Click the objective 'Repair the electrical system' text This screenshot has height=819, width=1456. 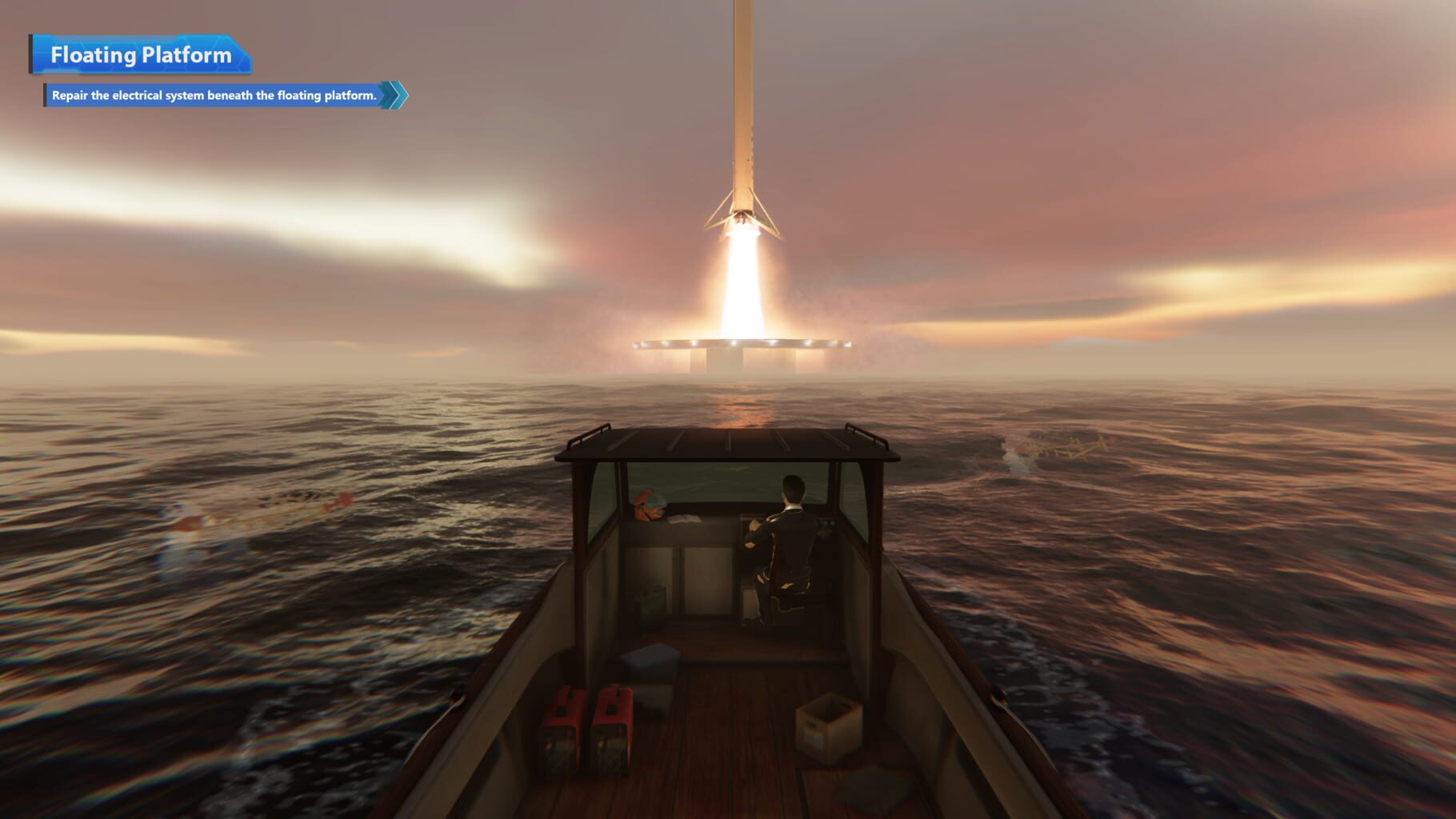tap(212, 94)
